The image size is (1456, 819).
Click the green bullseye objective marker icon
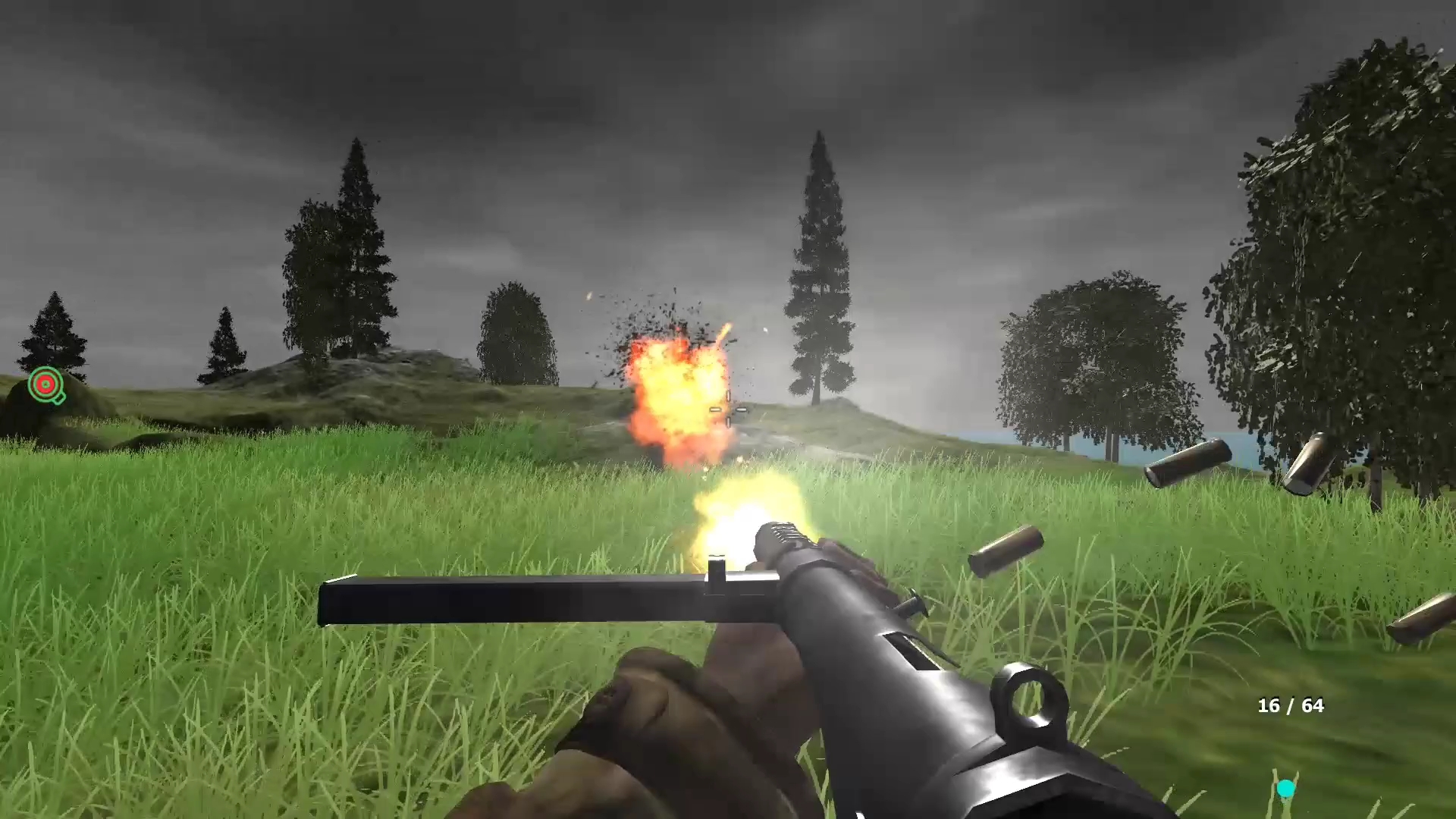coord(45,384)
